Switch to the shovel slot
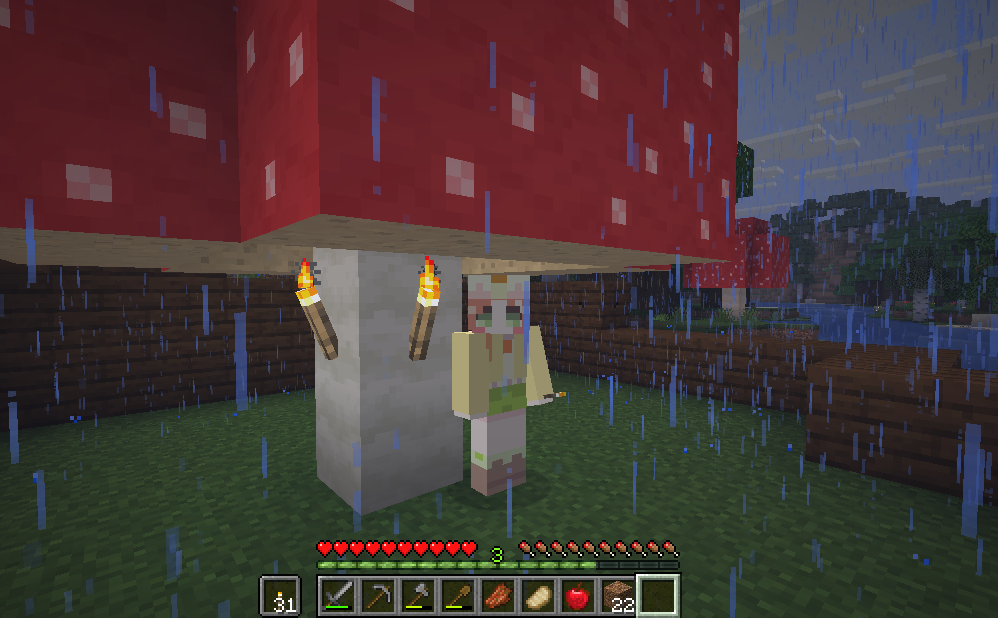998x618 pixels. [459, 596]
